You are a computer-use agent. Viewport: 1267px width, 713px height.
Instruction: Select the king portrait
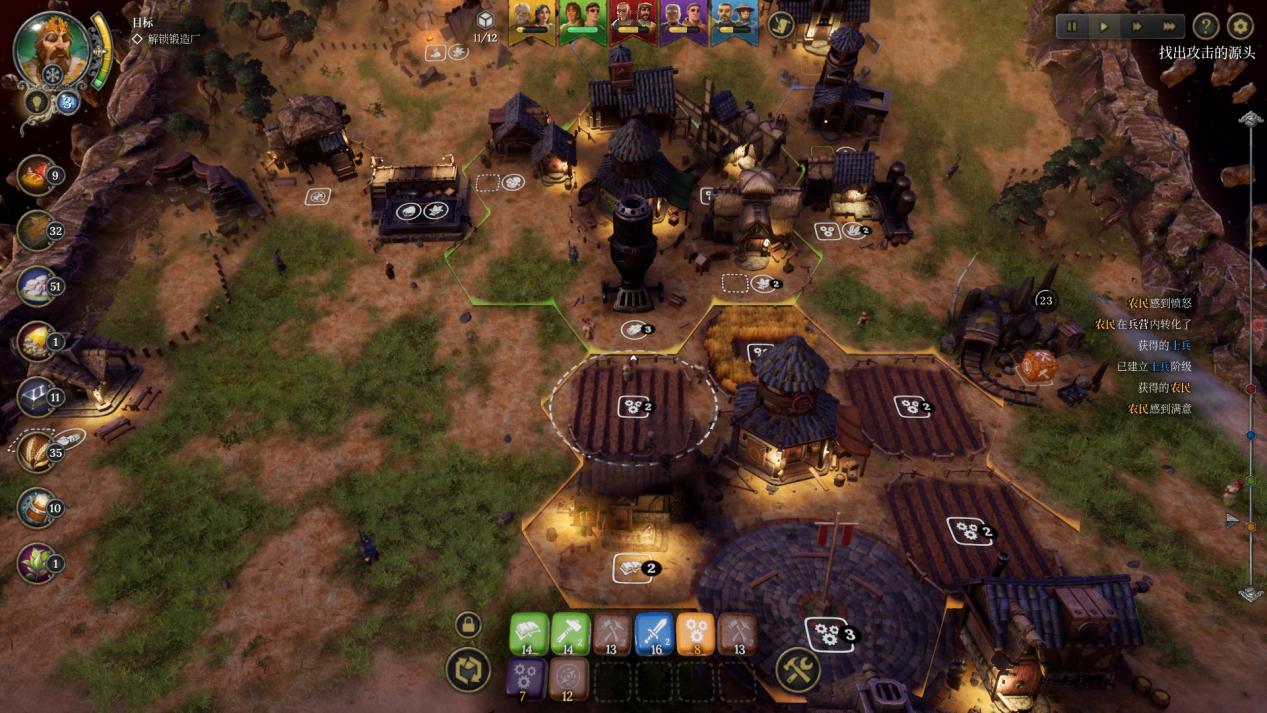[50, 47]
